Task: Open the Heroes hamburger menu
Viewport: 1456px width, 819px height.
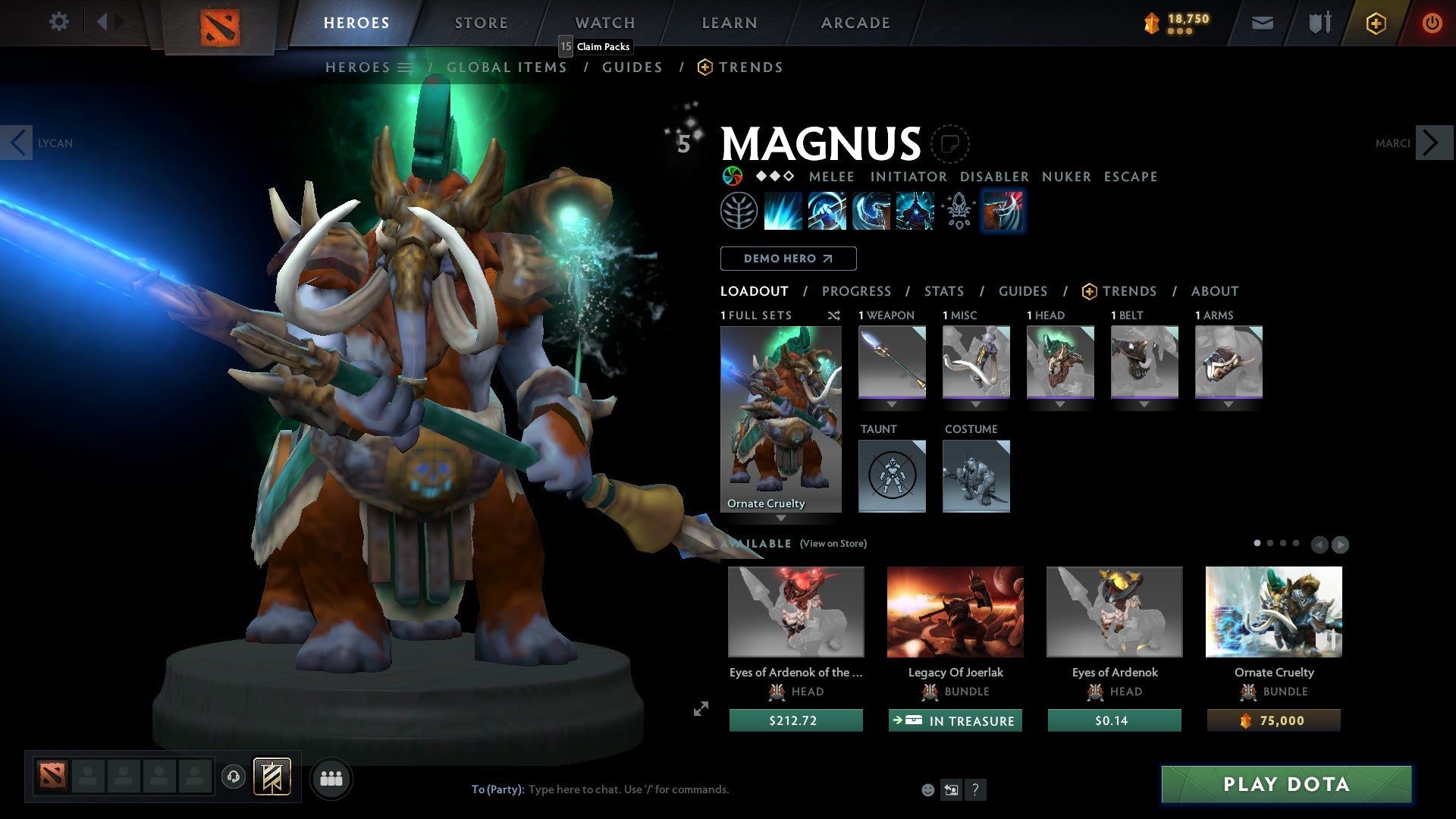Action: point(404,67)
